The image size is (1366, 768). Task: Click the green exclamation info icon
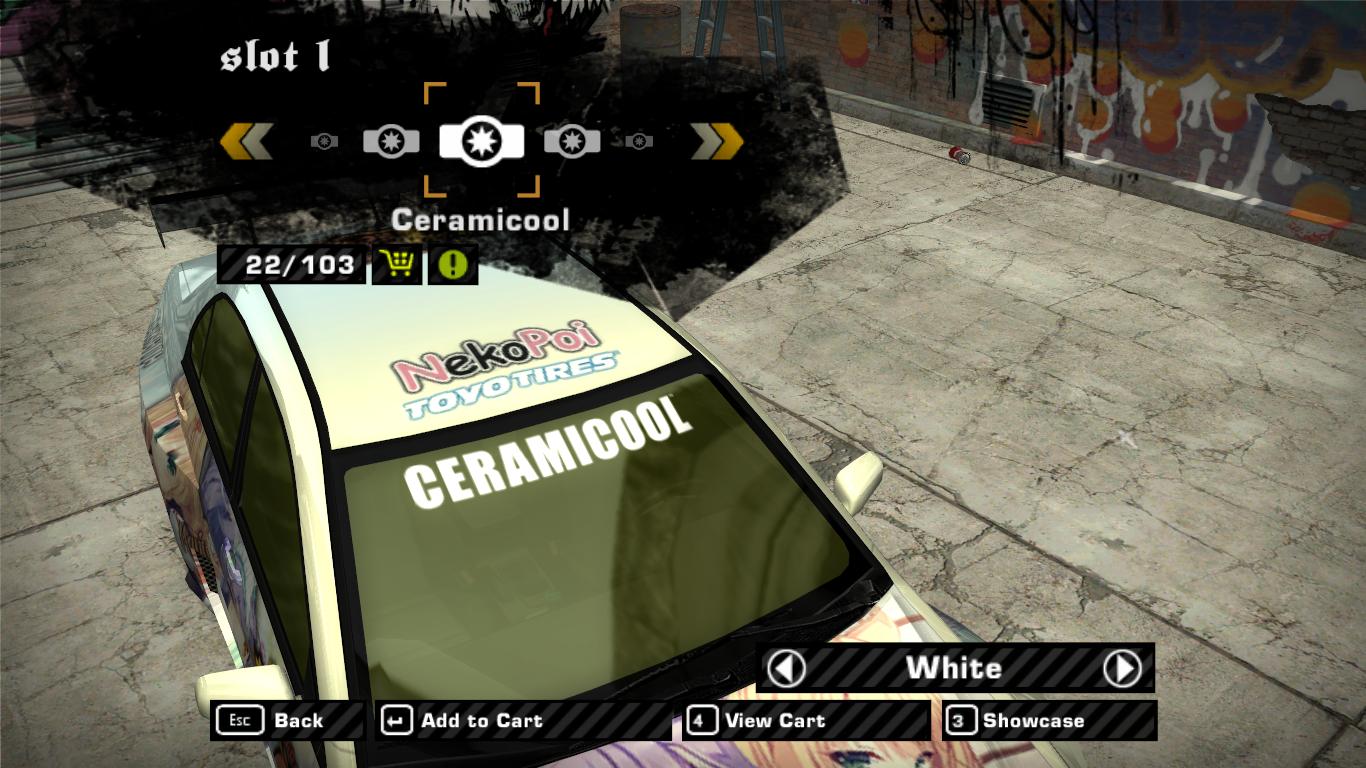click(x=452, y=266)
